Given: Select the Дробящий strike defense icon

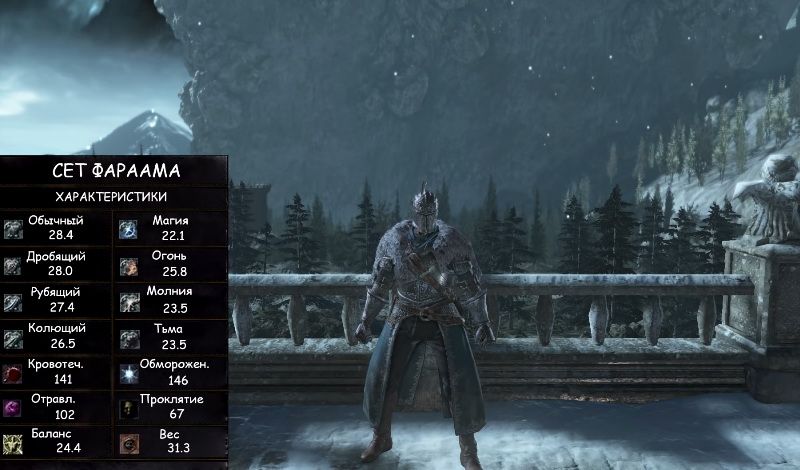Looking at the screenshot, I should click(x=13, y=265).
